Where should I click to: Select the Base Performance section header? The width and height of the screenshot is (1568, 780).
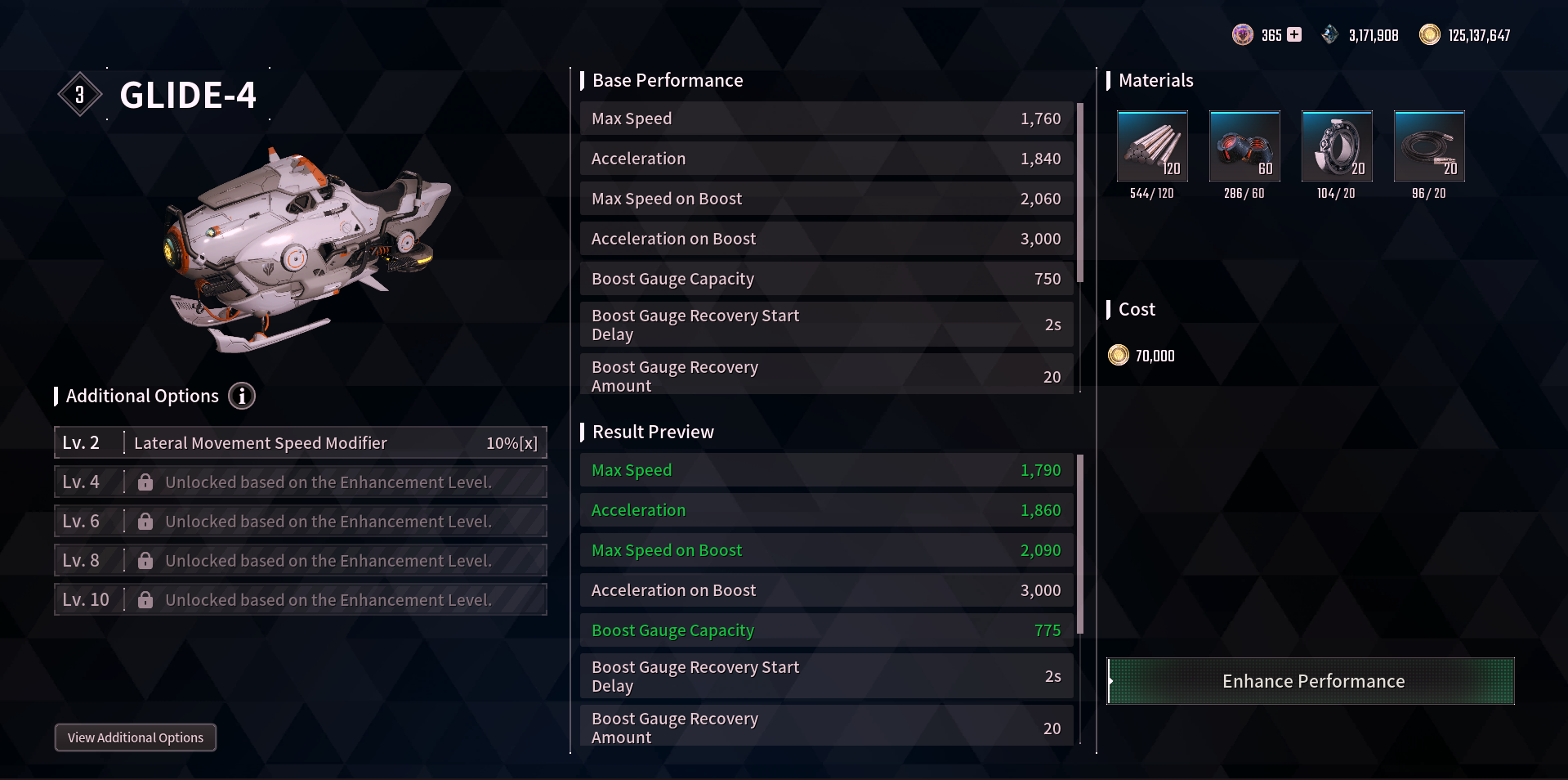tap(668, 80)
